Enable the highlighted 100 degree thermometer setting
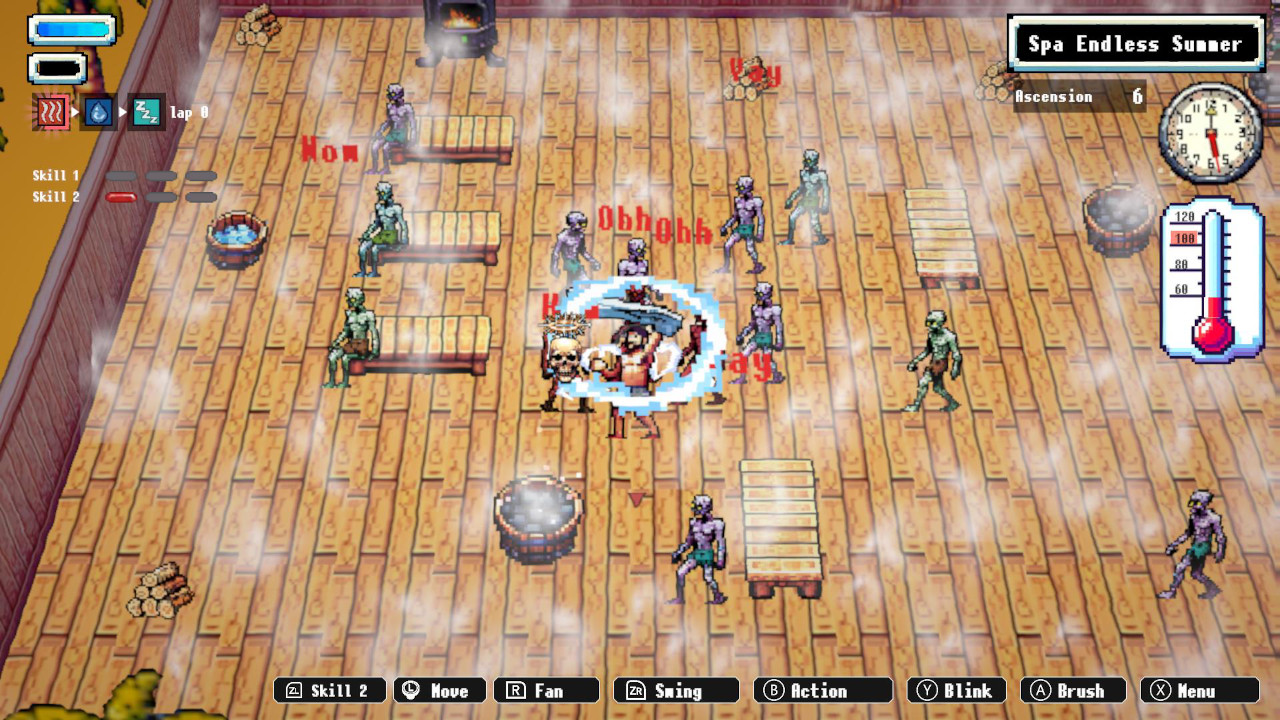Image resolution: width=1280 pixels, height=720 pixels. 1186,238
